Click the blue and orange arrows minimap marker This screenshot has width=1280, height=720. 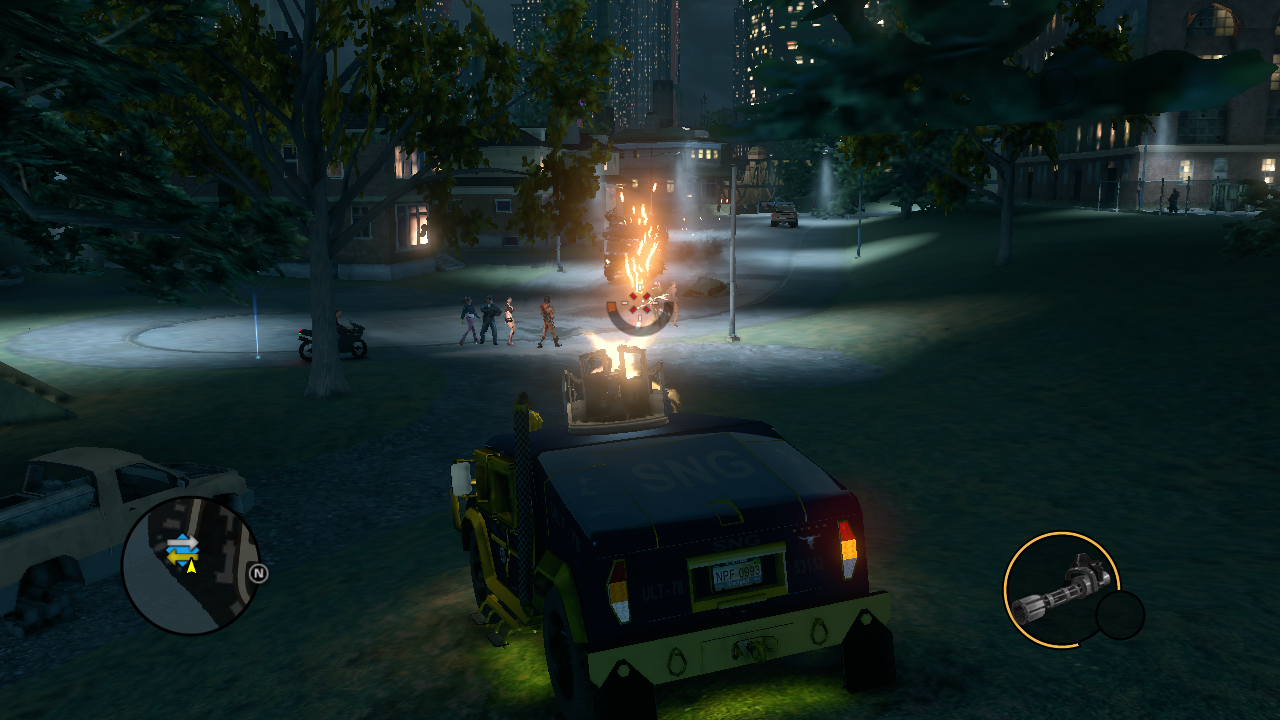click(182, 546)
